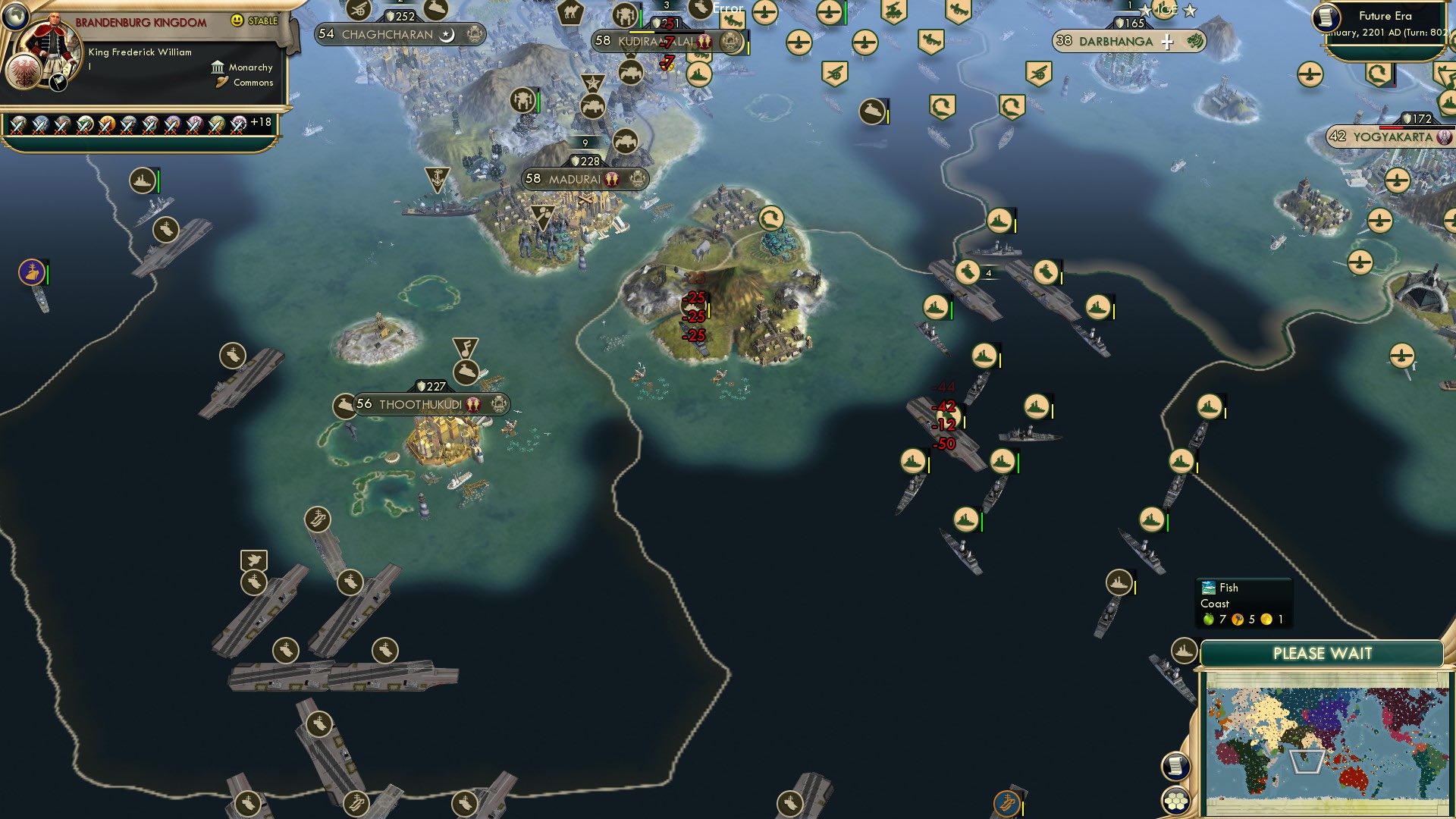Image resolution: width=1456 pixels, height=819 pixels.
Task: Open the IGE editor label at the top
Action: (1166, 11)
